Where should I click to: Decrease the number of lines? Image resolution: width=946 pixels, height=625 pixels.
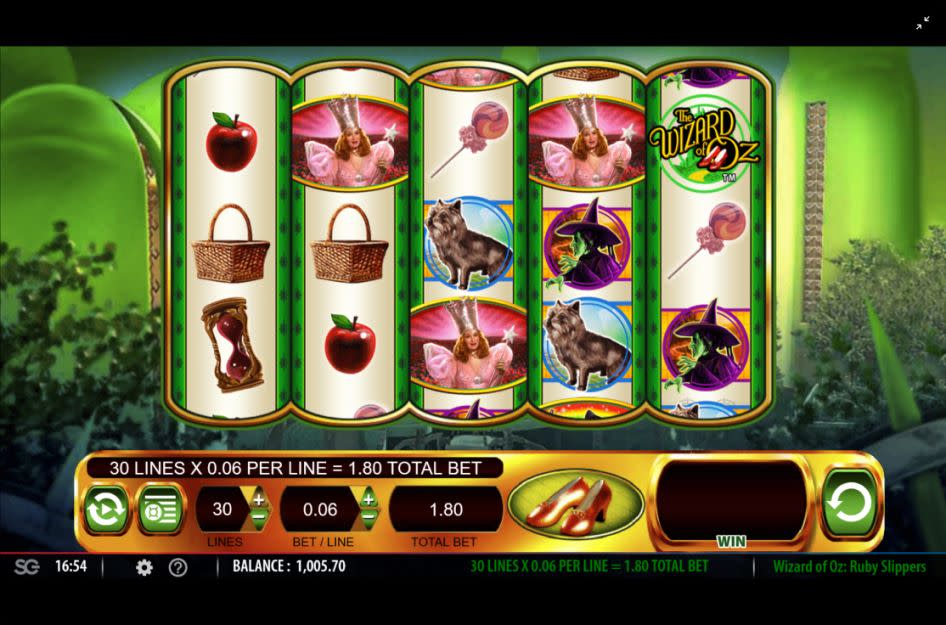point(259,519)
